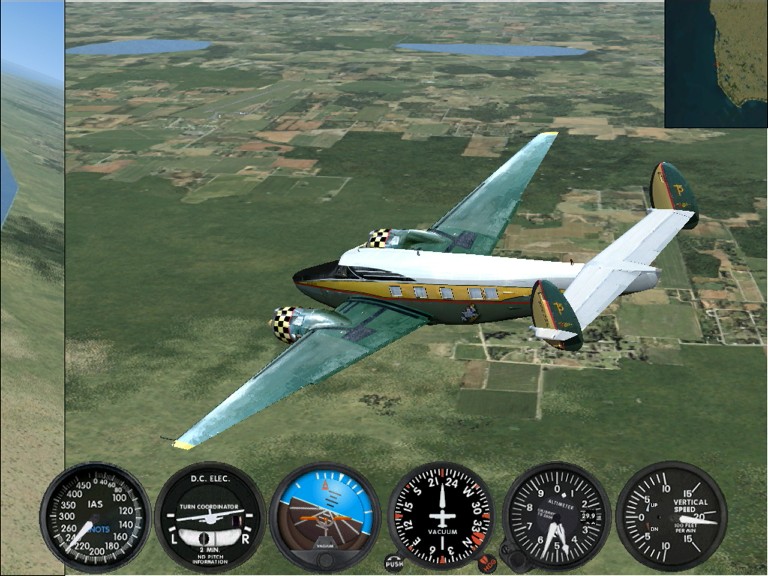768x576 pixels.
Task: Click the PUSH knob below the heading gauge
Action: (x=394, y=563)
